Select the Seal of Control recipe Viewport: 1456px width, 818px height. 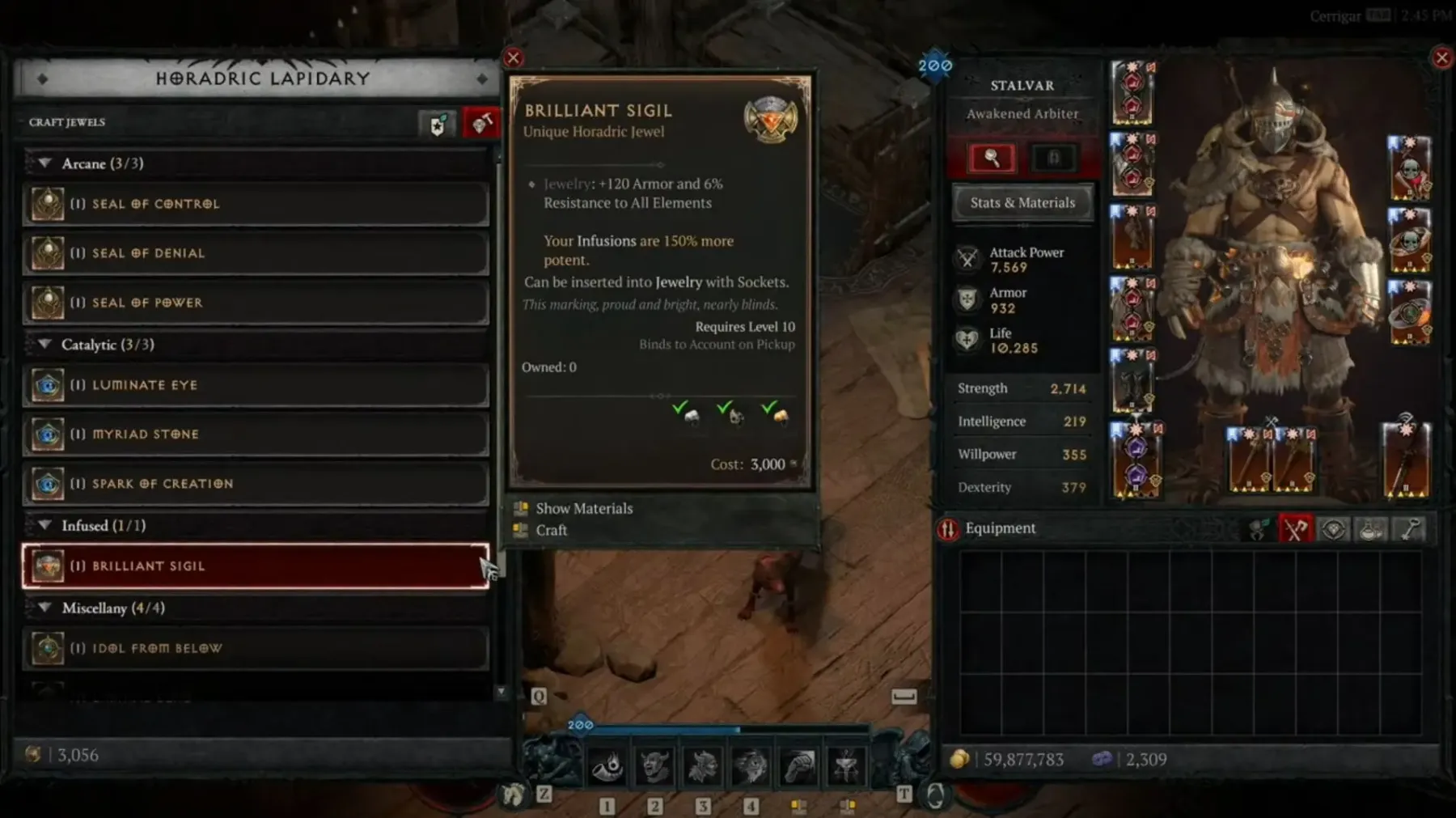click(x=256, y=204)
